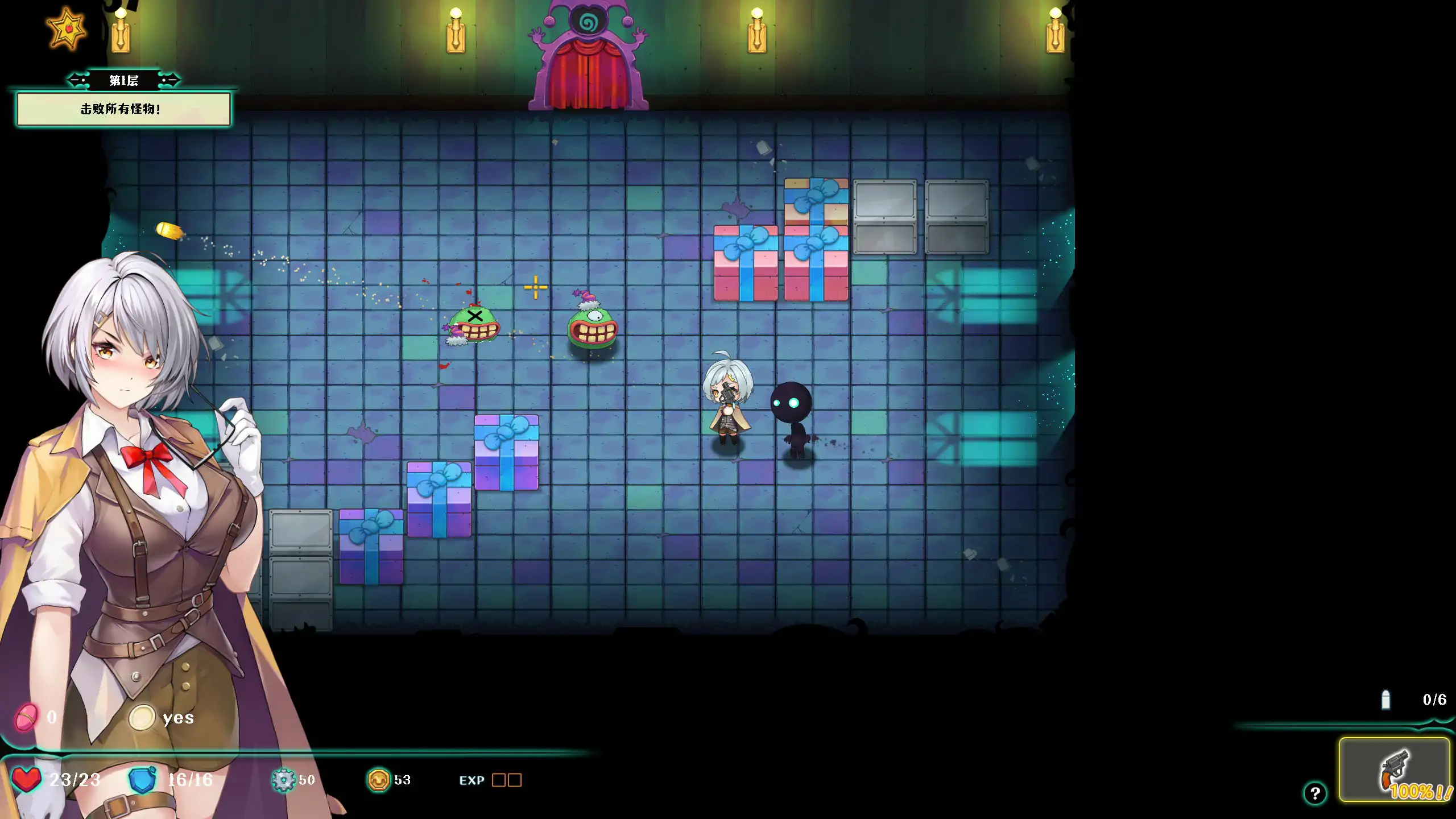Click the gold sheriff star badge
Image resolution: width=1456 pixels, height=819 pixels.
(67, 28)
